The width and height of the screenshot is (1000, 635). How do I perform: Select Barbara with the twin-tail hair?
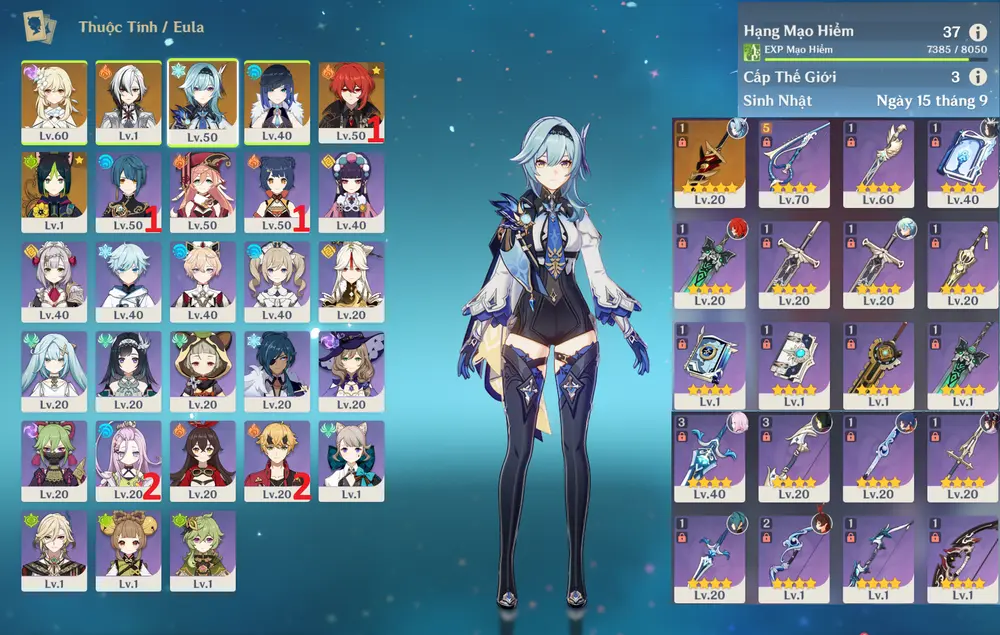coord(277,279)
